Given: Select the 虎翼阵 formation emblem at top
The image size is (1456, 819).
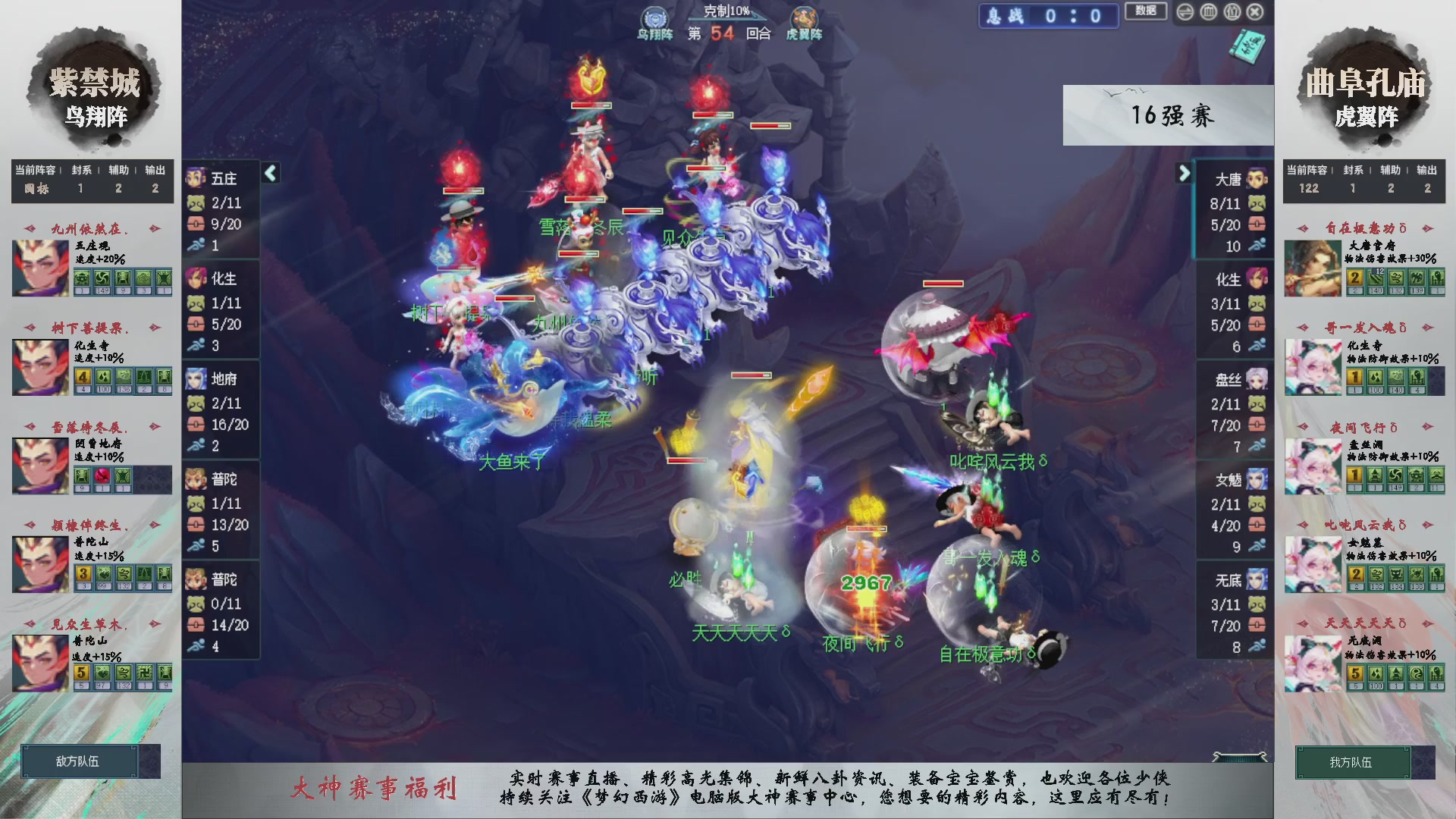Looking at the screenshot, I should click(804, 17).
